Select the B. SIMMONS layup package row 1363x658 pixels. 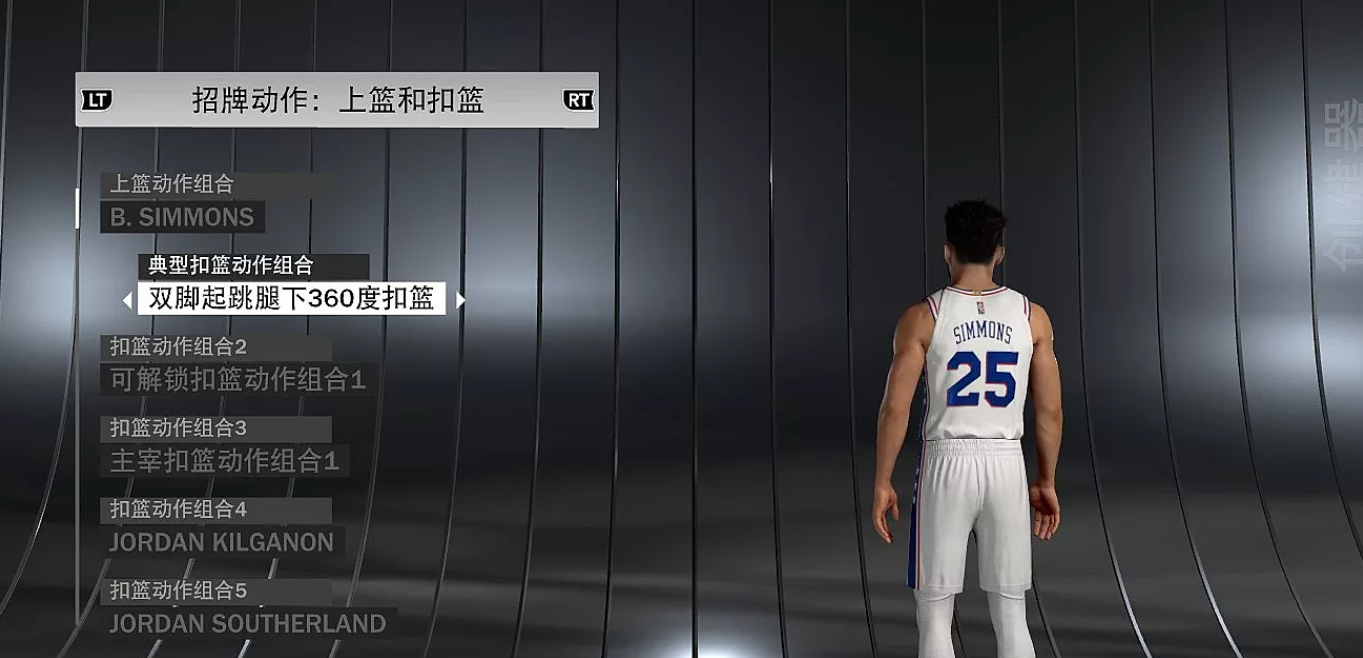click(x=182, y=217)
